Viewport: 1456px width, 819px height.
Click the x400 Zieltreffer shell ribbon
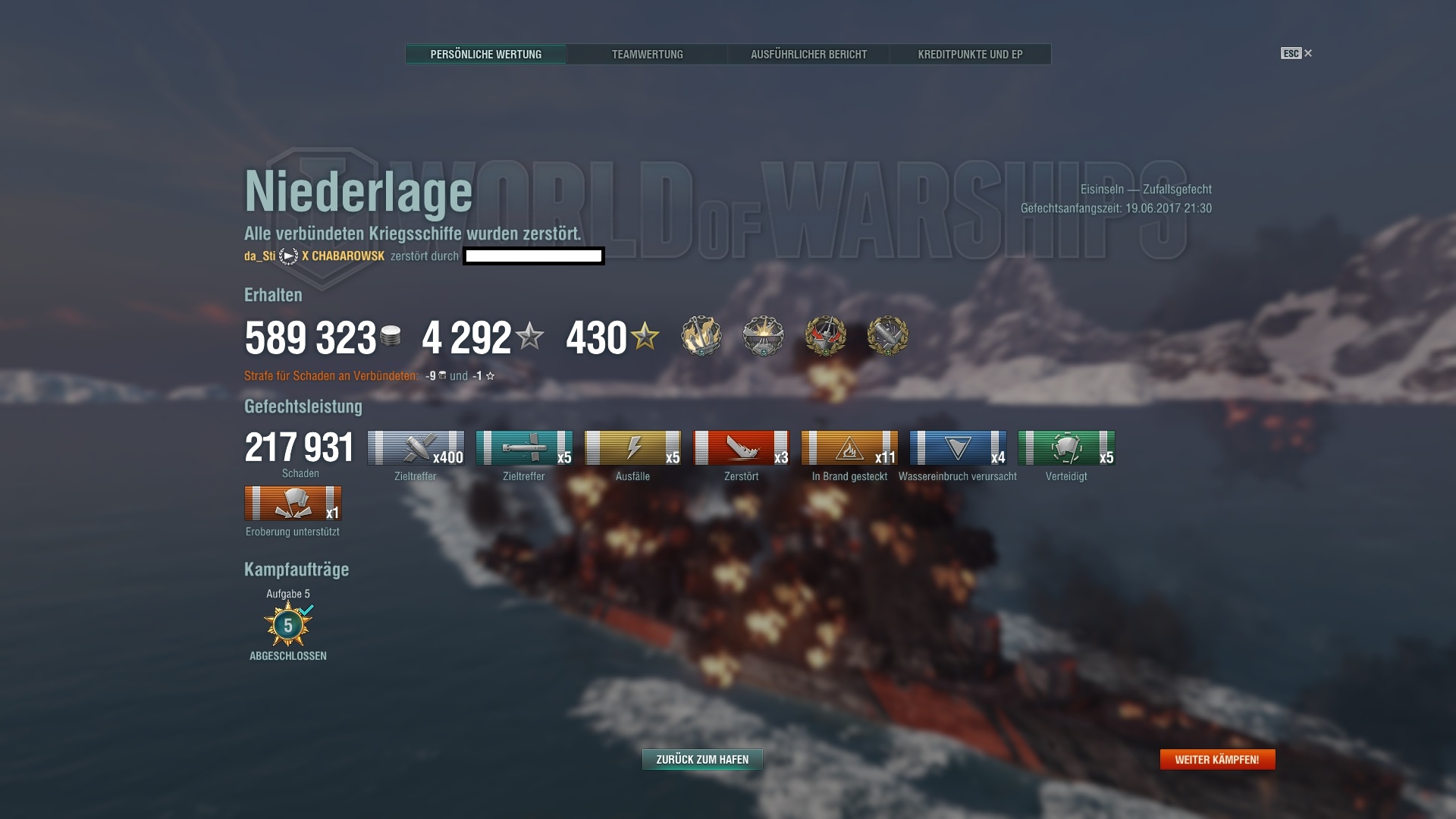pos(416,447)
